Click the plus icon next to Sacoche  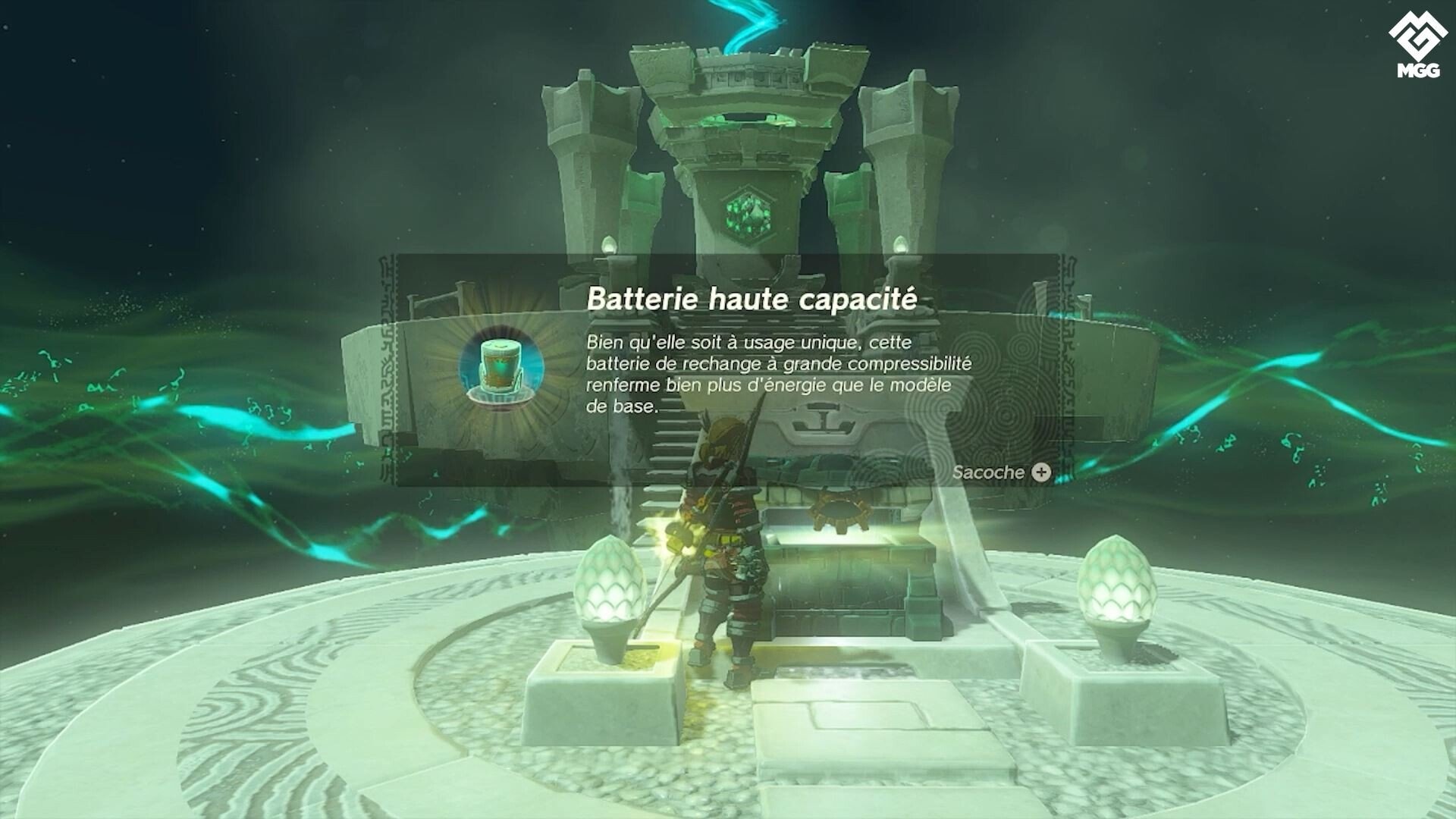[1040, 472]
